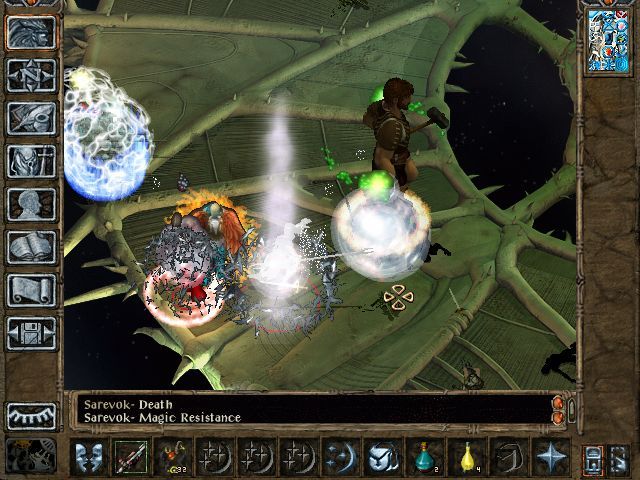The image size is (640, 480).
Task: Open the mage spellbook
Action: click(31, 247)
